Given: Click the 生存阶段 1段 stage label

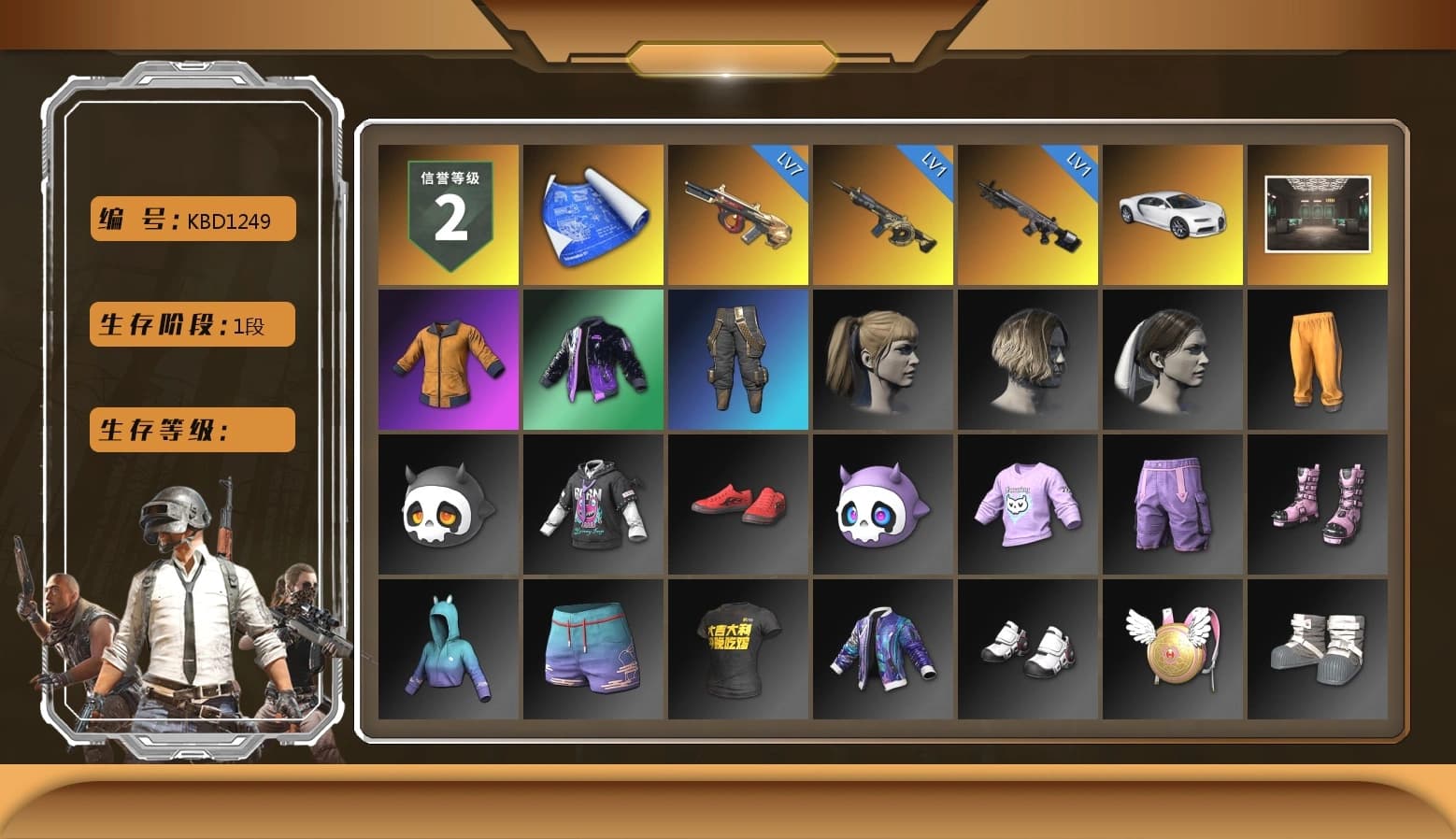Looking at the screenshot, I should [191, 324].
